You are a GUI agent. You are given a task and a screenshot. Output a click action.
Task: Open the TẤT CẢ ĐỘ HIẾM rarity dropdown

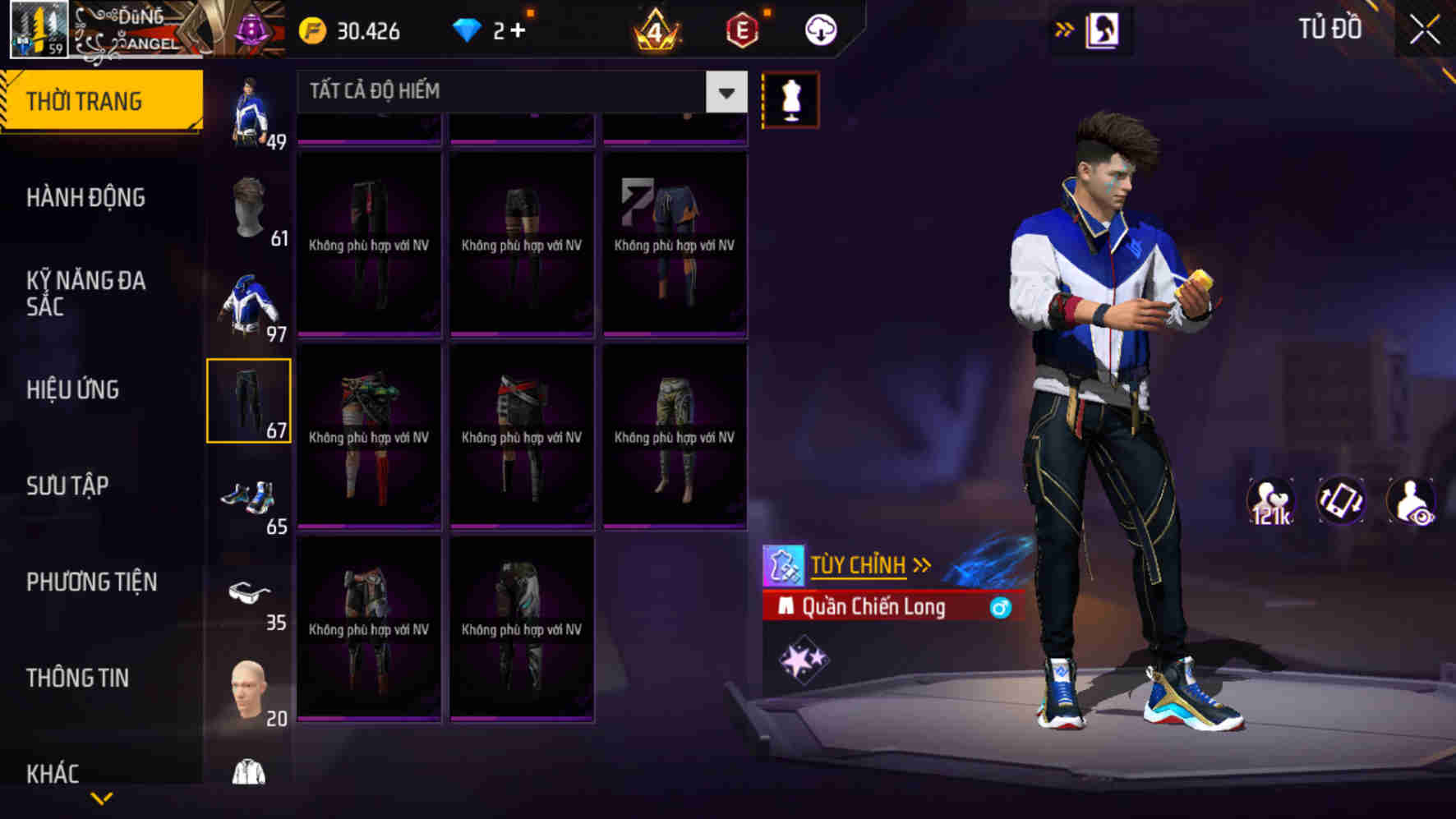pos(518,91)
